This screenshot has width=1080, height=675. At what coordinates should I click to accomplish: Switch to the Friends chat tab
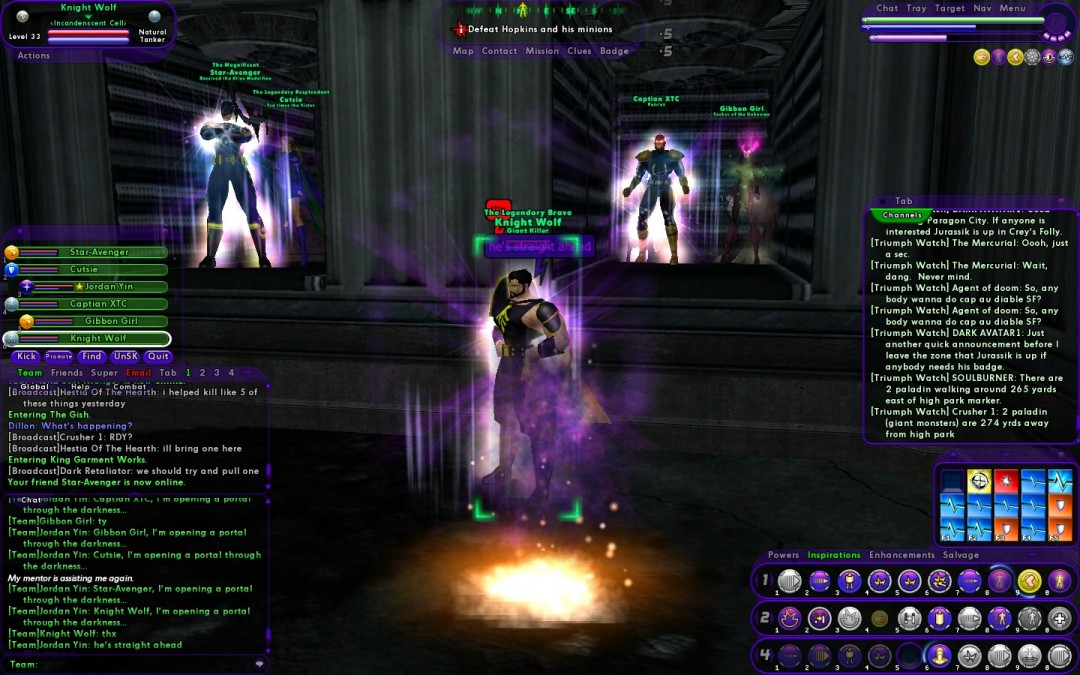(x=67, y=373)
